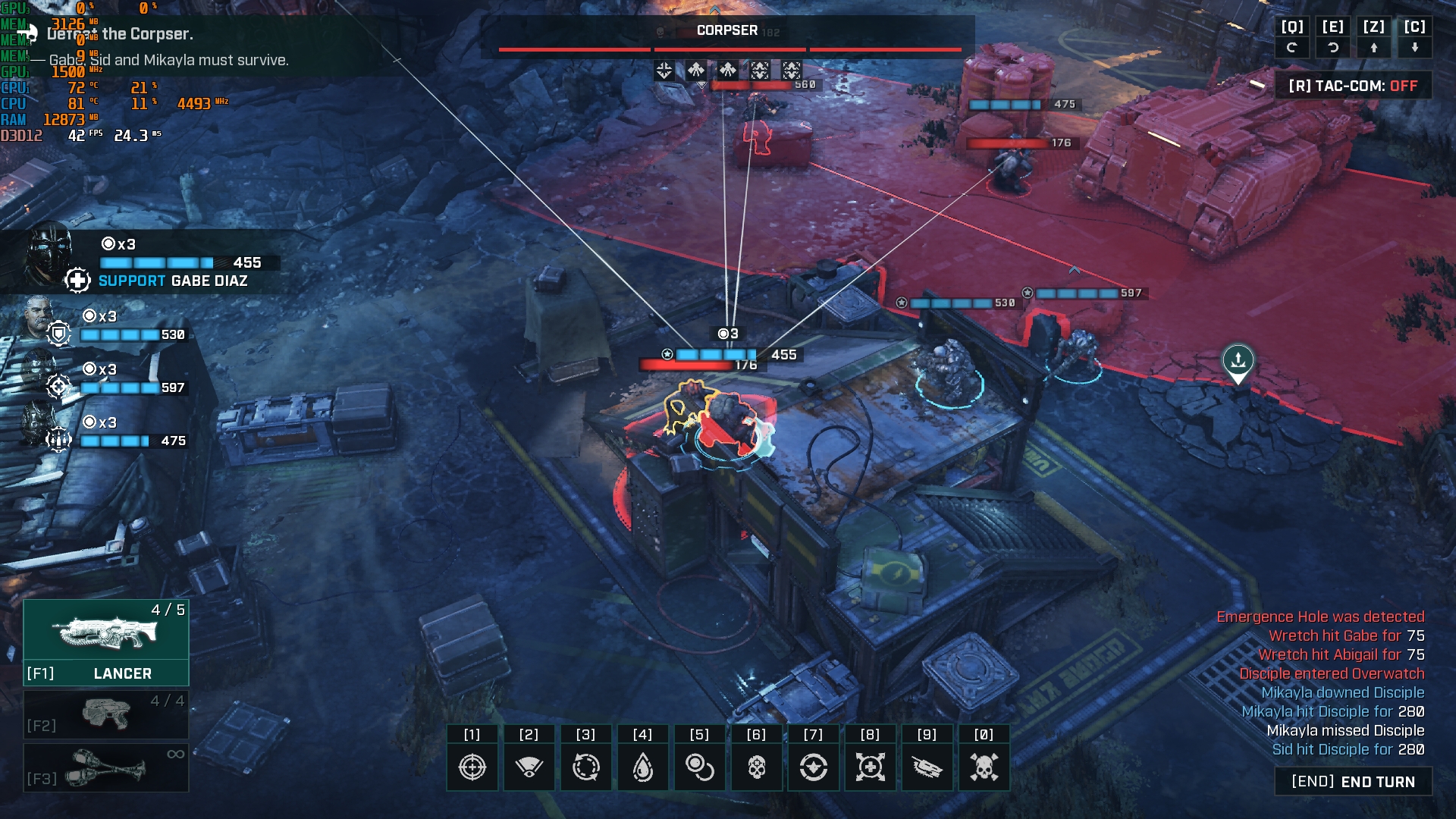Image resolution: width=1456 pixels, height=819 pixels.
Task: Activate the group heal cross ability
Action: [x=870, y=767]
